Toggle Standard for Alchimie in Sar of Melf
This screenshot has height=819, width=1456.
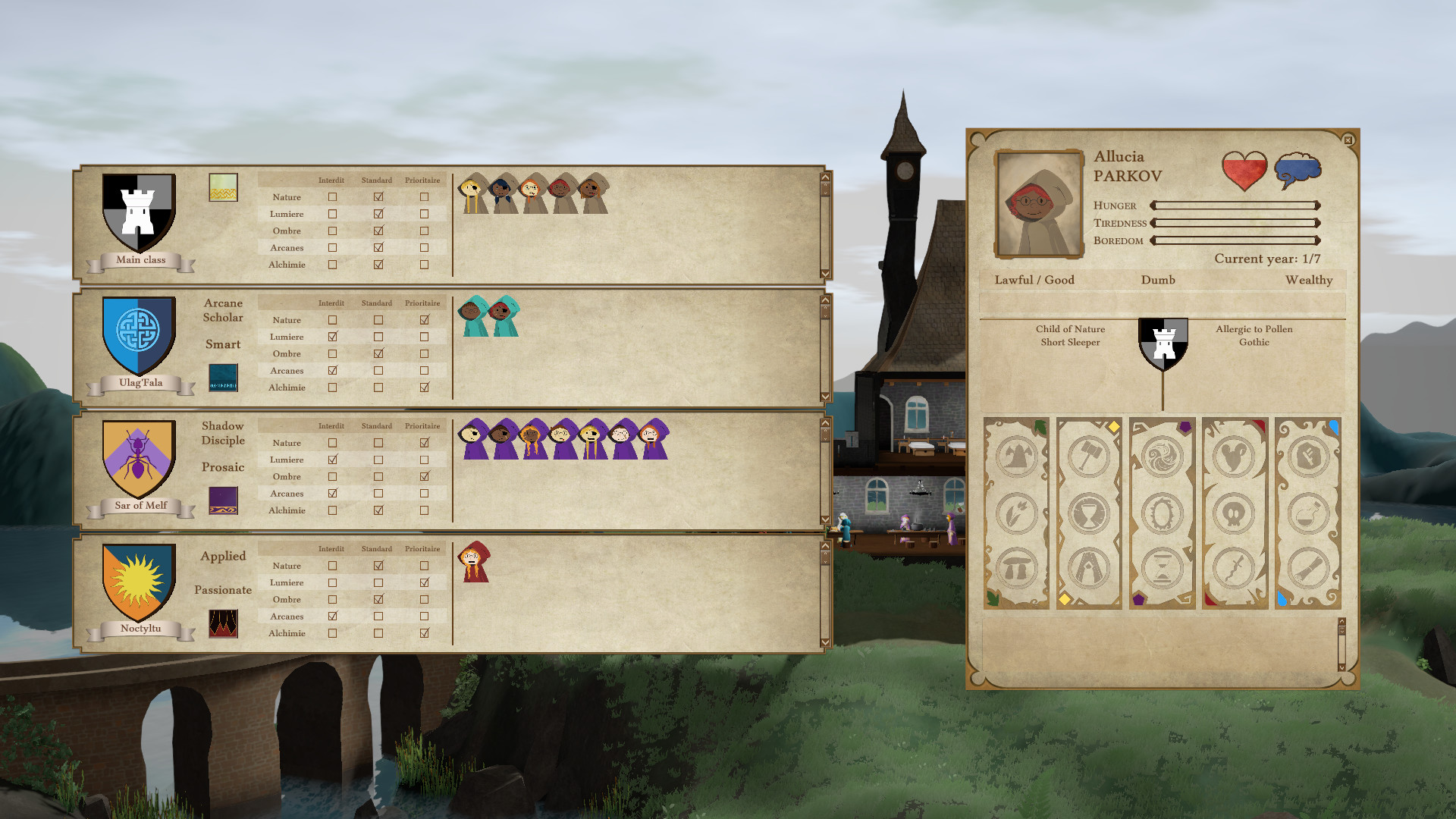point(378,510)
